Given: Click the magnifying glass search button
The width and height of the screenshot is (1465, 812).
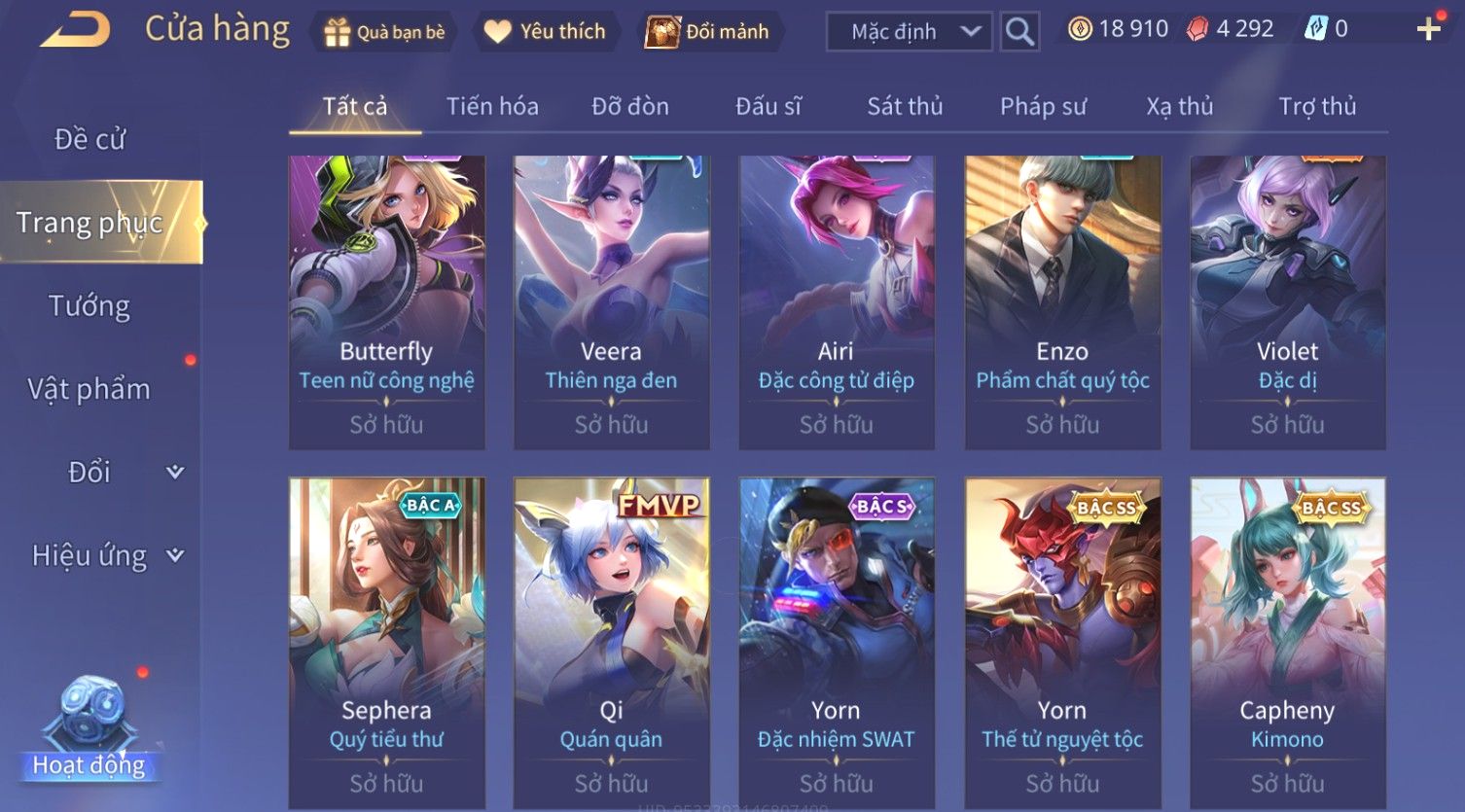Looking at the screenshot, I should point(1018,32).
